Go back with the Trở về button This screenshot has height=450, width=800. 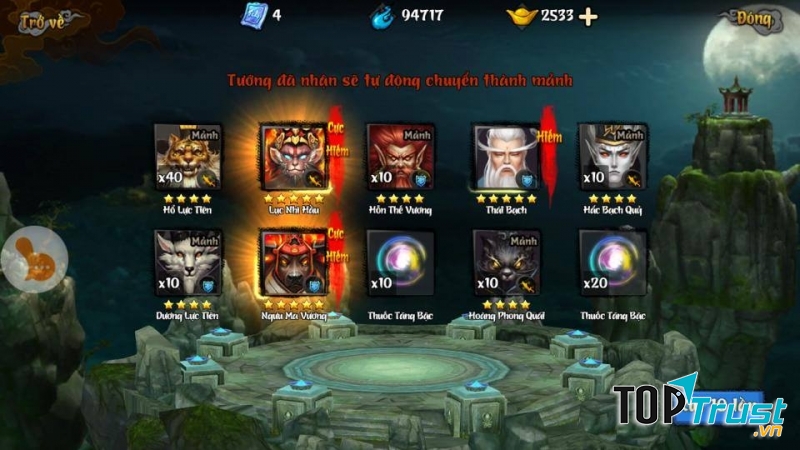click(x=40, y=22)
